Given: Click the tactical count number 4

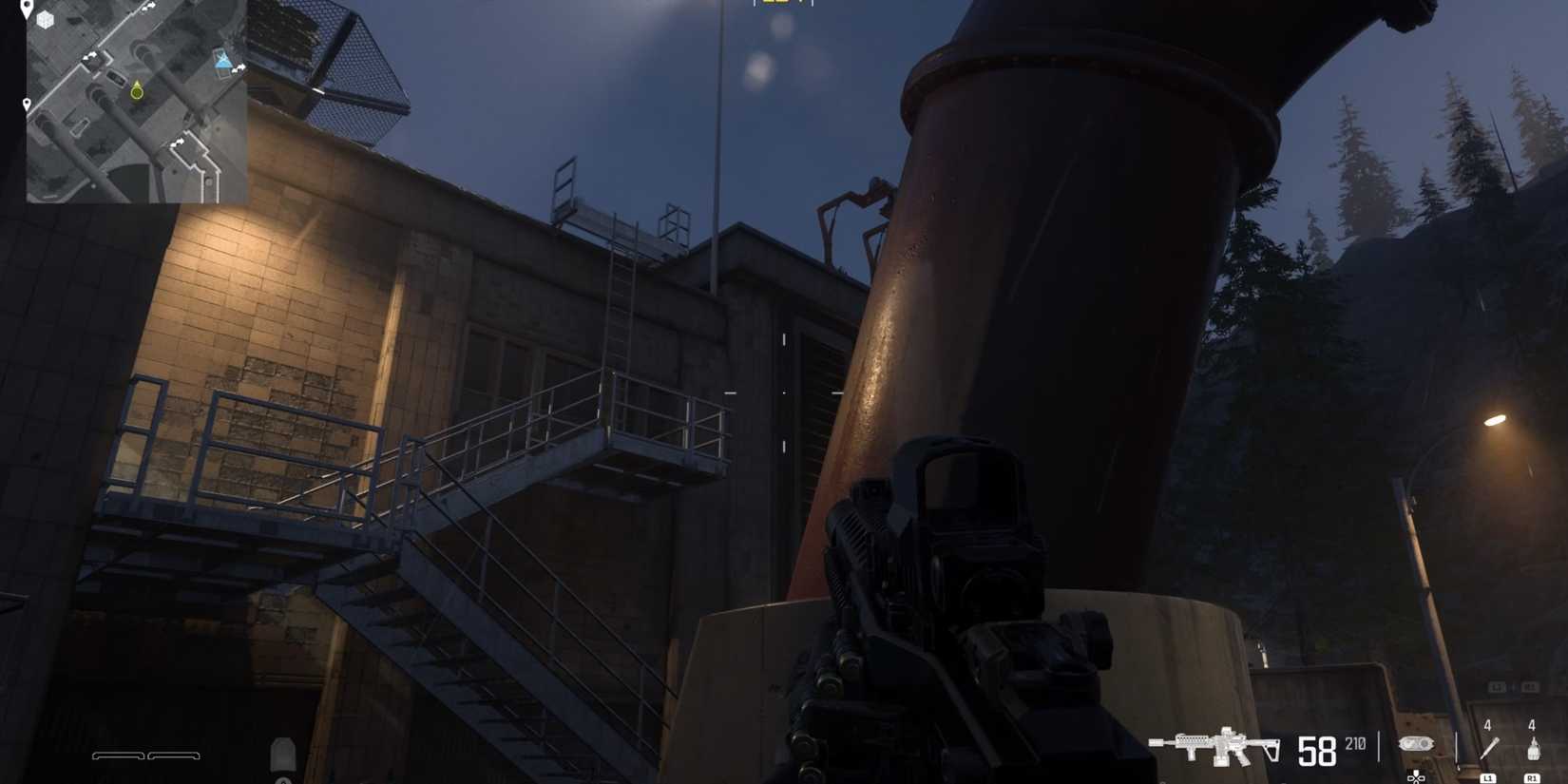Looking at the screenshot, I should tap(1487, 724).
